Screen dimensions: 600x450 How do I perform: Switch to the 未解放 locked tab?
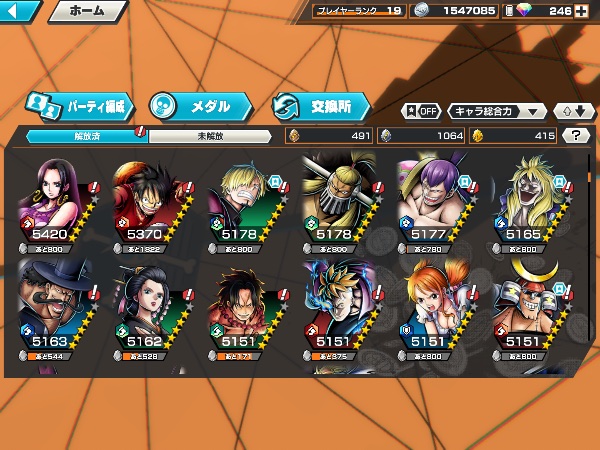pyautogui.click(x=210, y=136)
